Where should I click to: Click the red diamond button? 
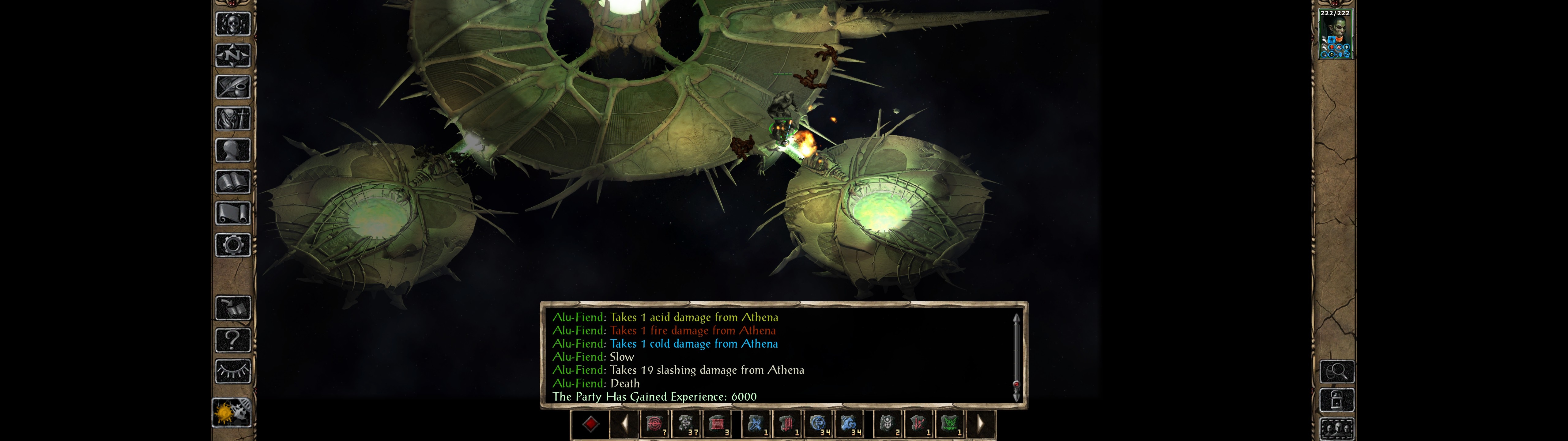pos(590,424)
